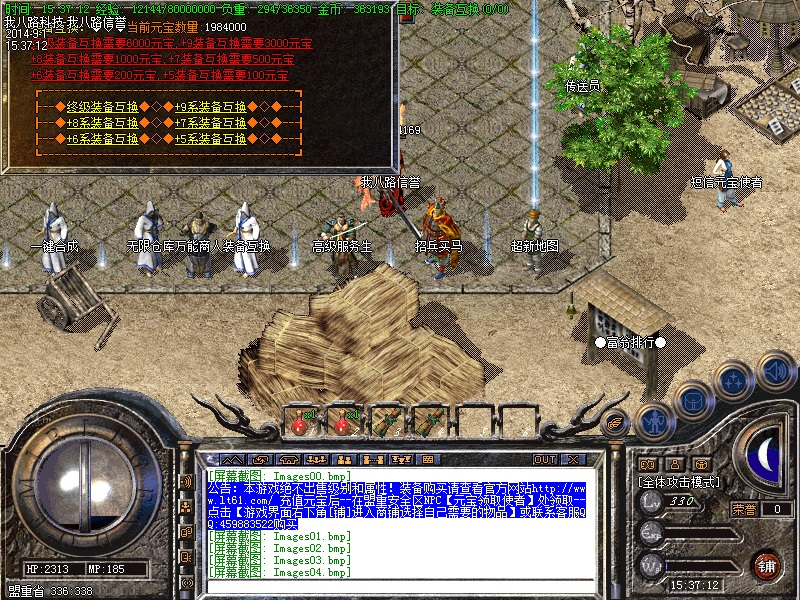Click the chat text input field

point(400,586)
